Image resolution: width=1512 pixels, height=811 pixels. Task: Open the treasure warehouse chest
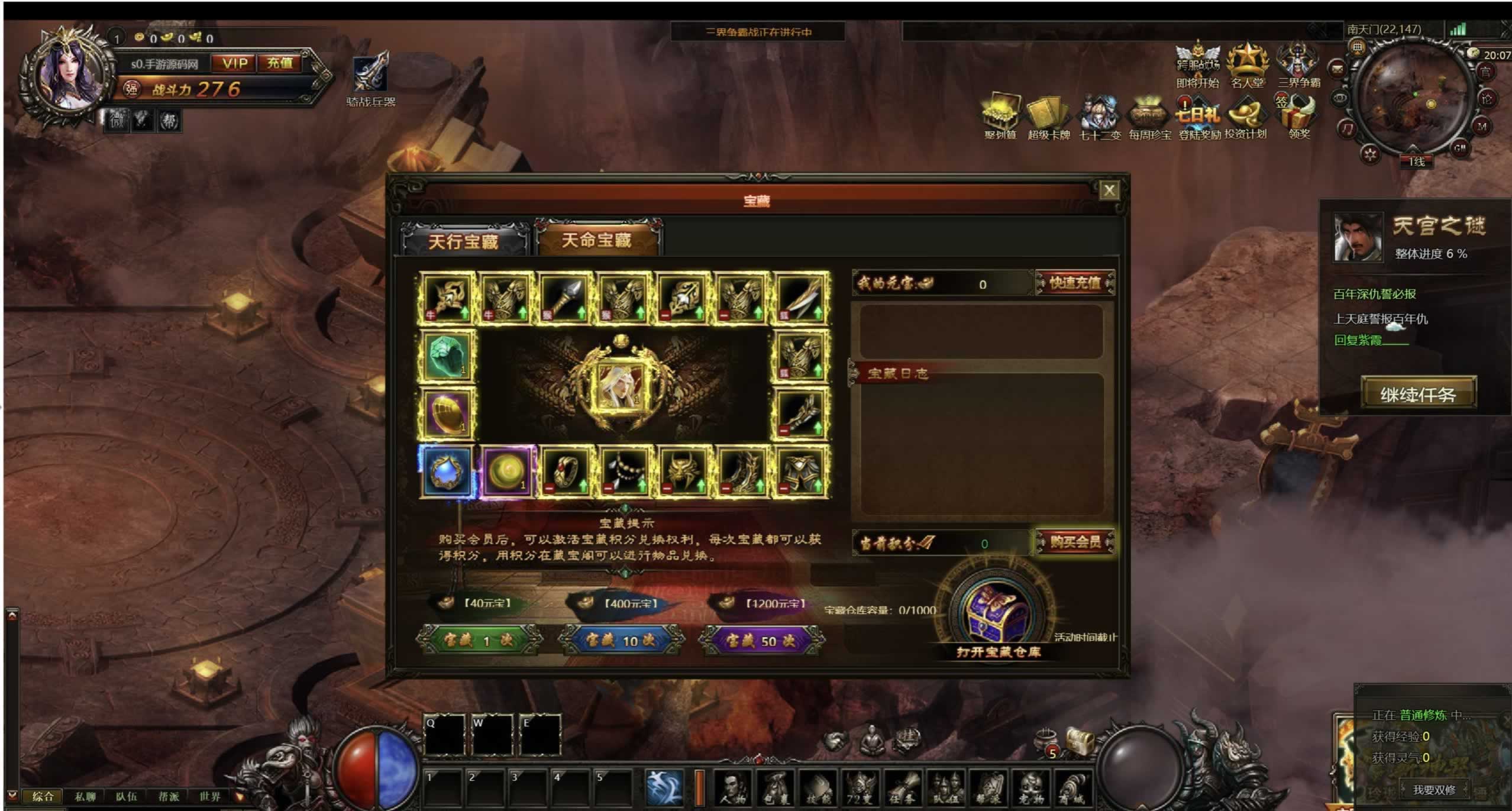pos(997,615)
